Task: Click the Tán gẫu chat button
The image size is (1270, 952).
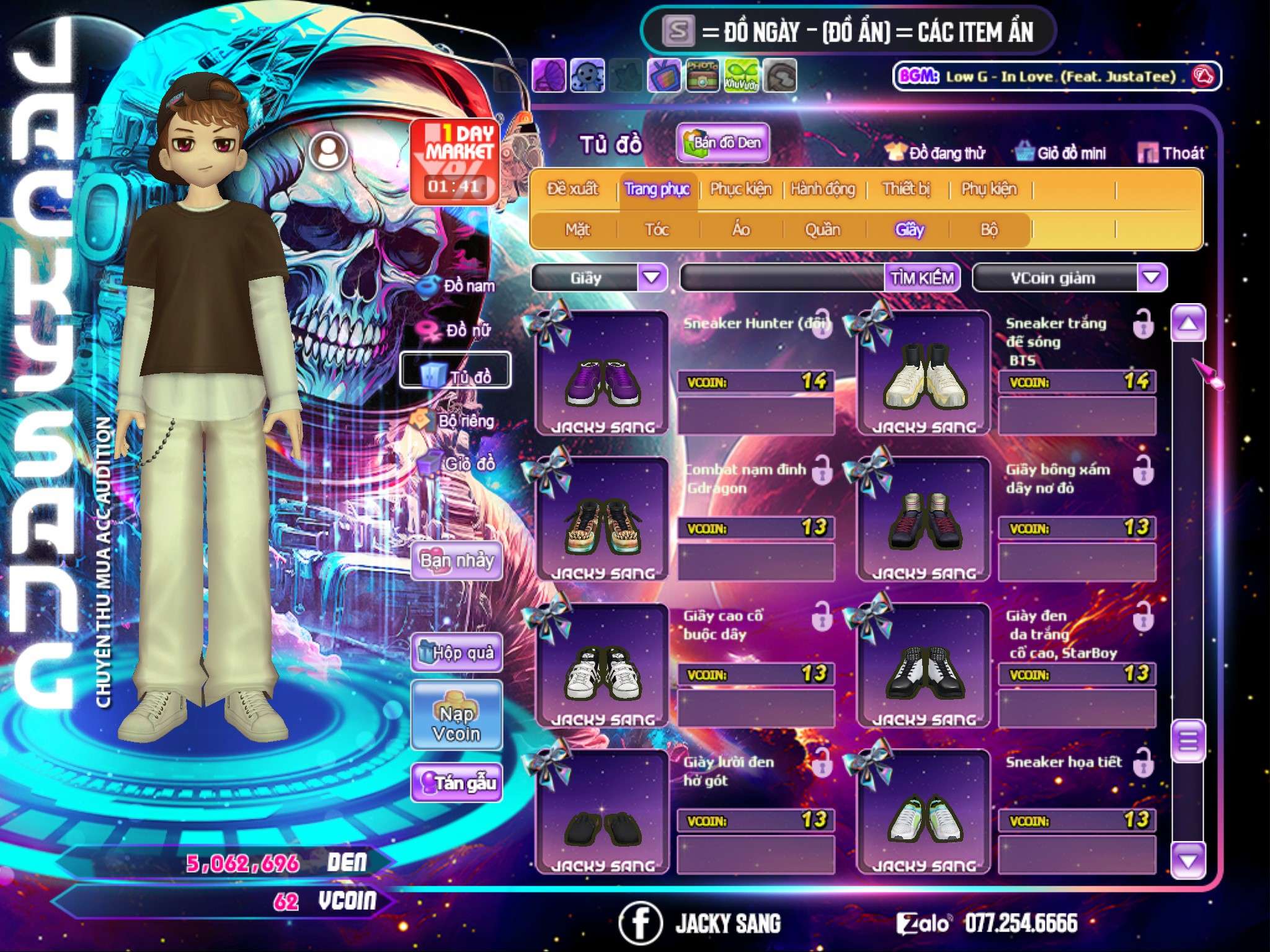Action: [456, 783]
